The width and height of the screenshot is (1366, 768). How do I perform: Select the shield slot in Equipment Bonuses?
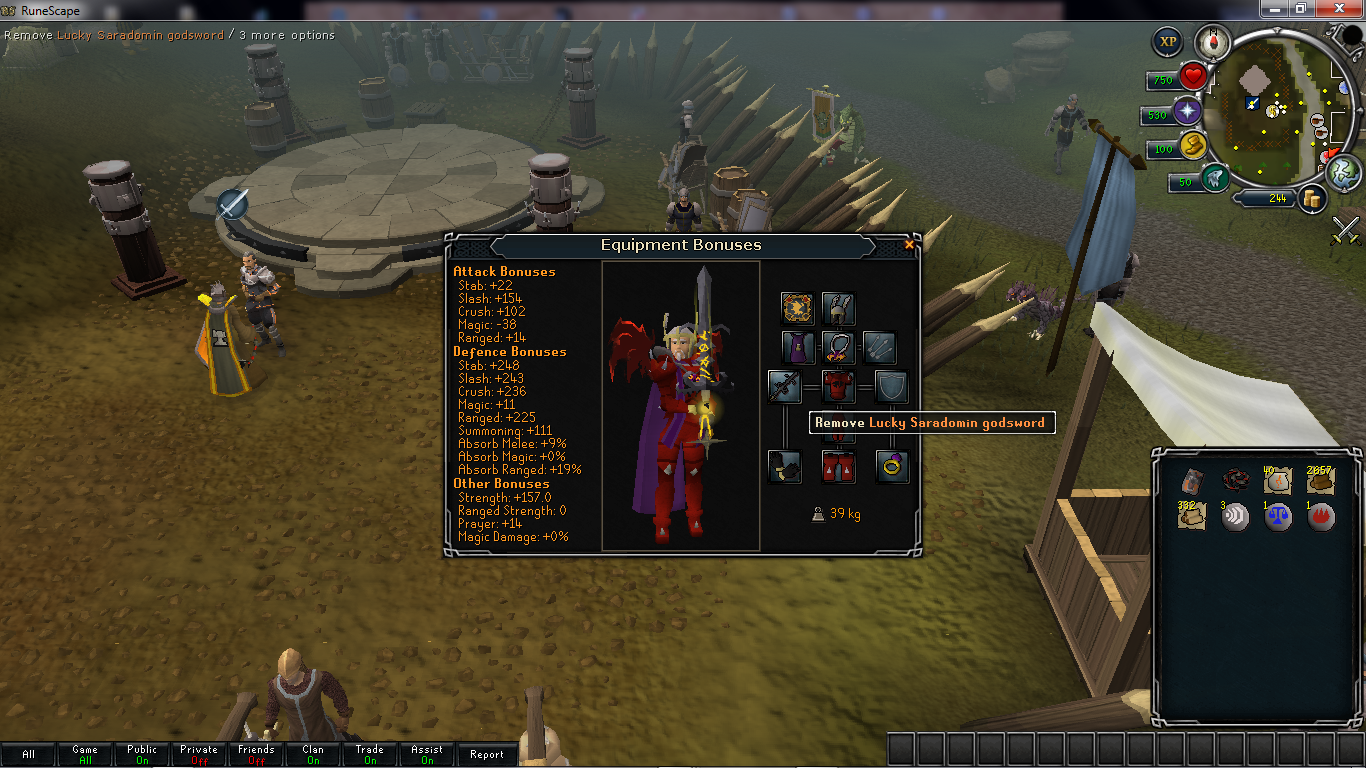click(890, 386)
